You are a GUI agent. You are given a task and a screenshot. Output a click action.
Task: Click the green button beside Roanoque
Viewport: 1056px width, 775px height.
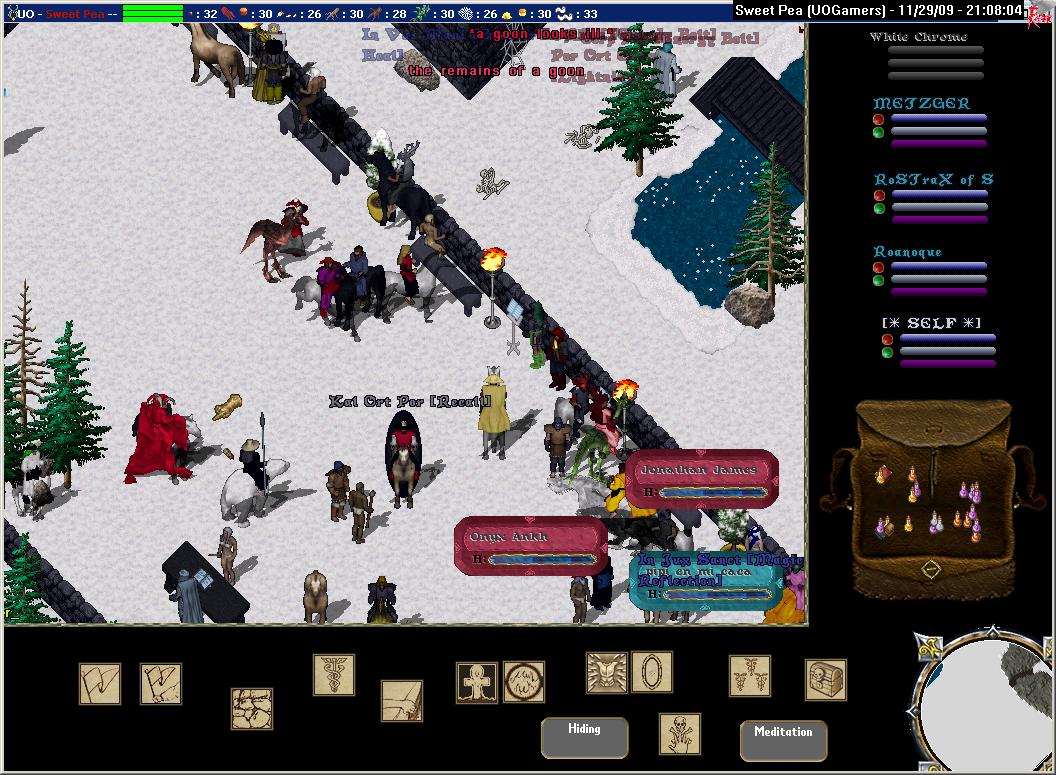tap(878, 281)
